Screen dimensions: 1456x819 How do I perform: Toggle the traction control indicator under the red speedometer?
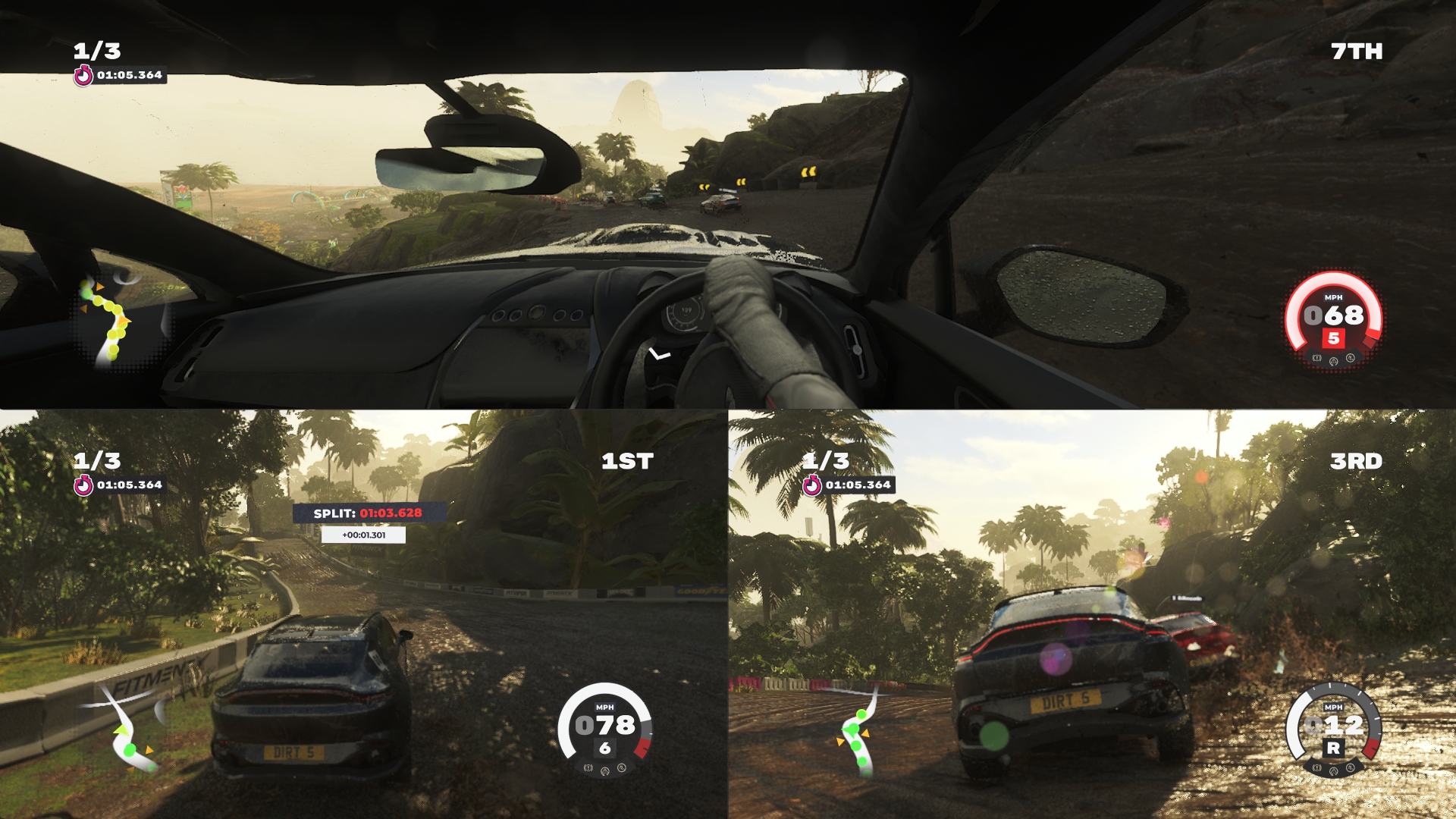pos(1333,362)
